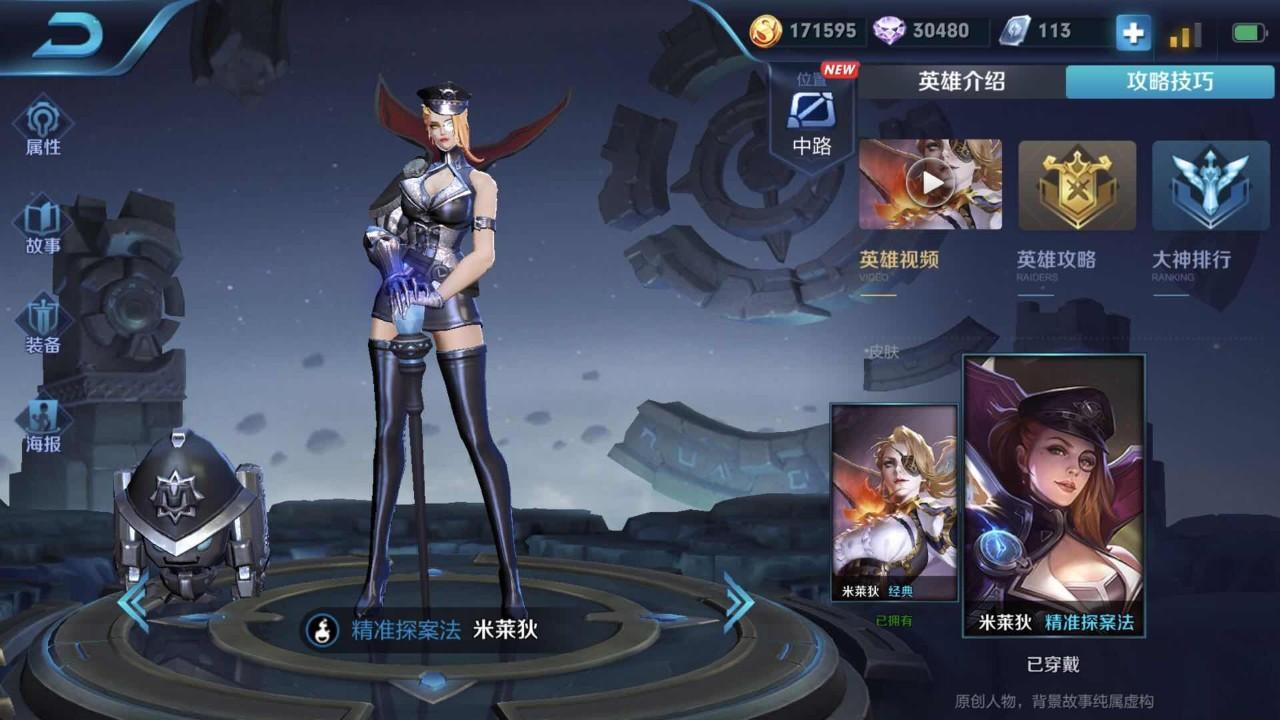Click the purple diamond currency icon
The height and width of the screenshot is (720, 1280).
(x=889, y=31)
